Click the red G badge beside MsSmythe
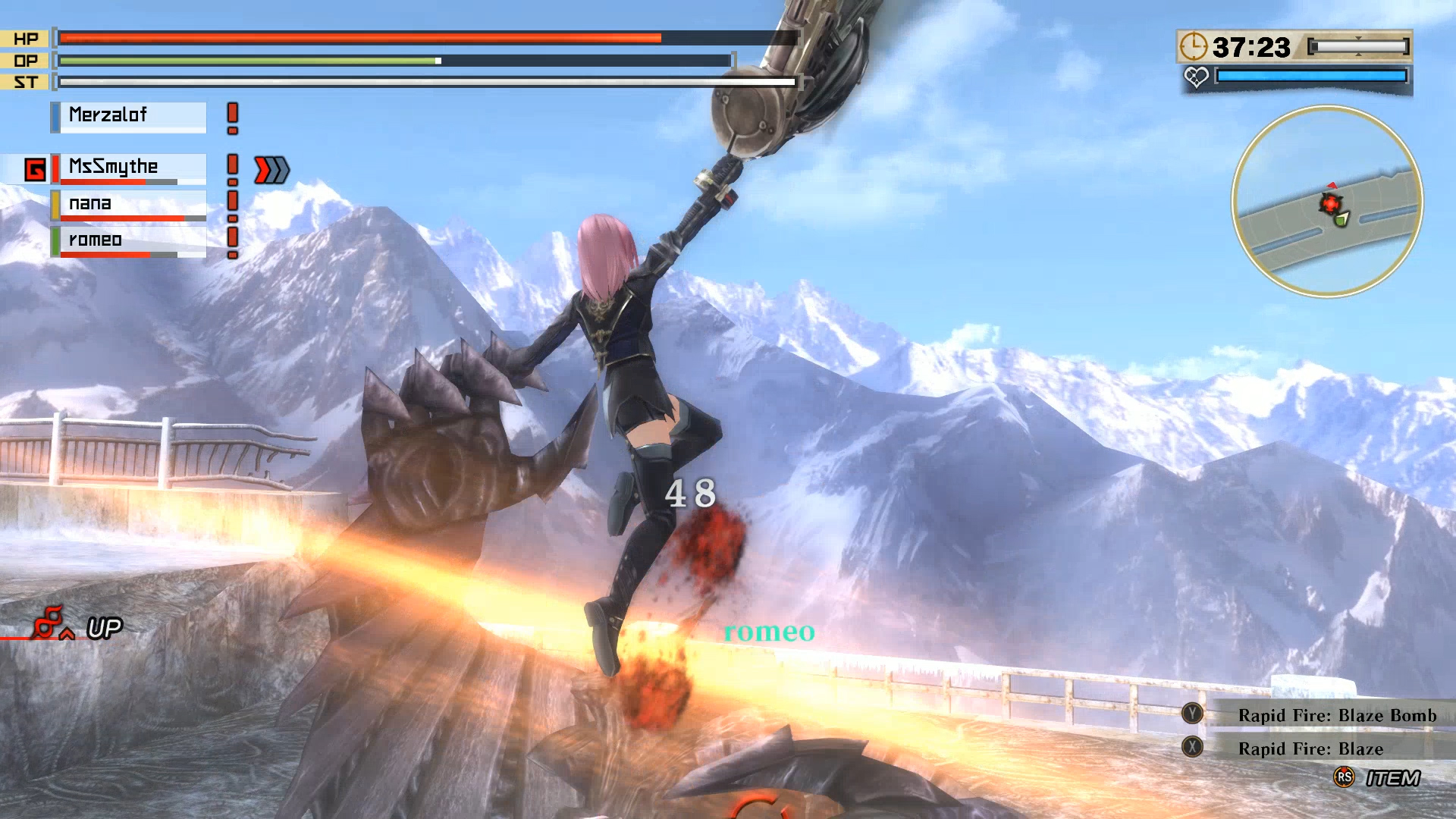Image resolution: width=1456 pixels, height=819 pixels. (x=35, y=169)
